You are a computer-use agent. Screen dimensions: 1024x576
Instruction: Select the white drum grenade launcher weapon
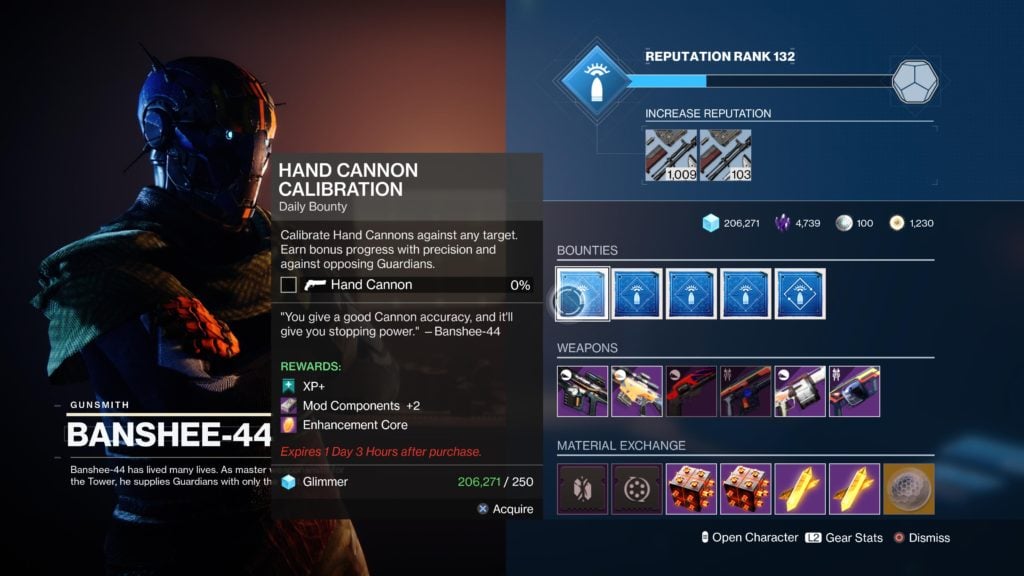click(x=800, y=391)
